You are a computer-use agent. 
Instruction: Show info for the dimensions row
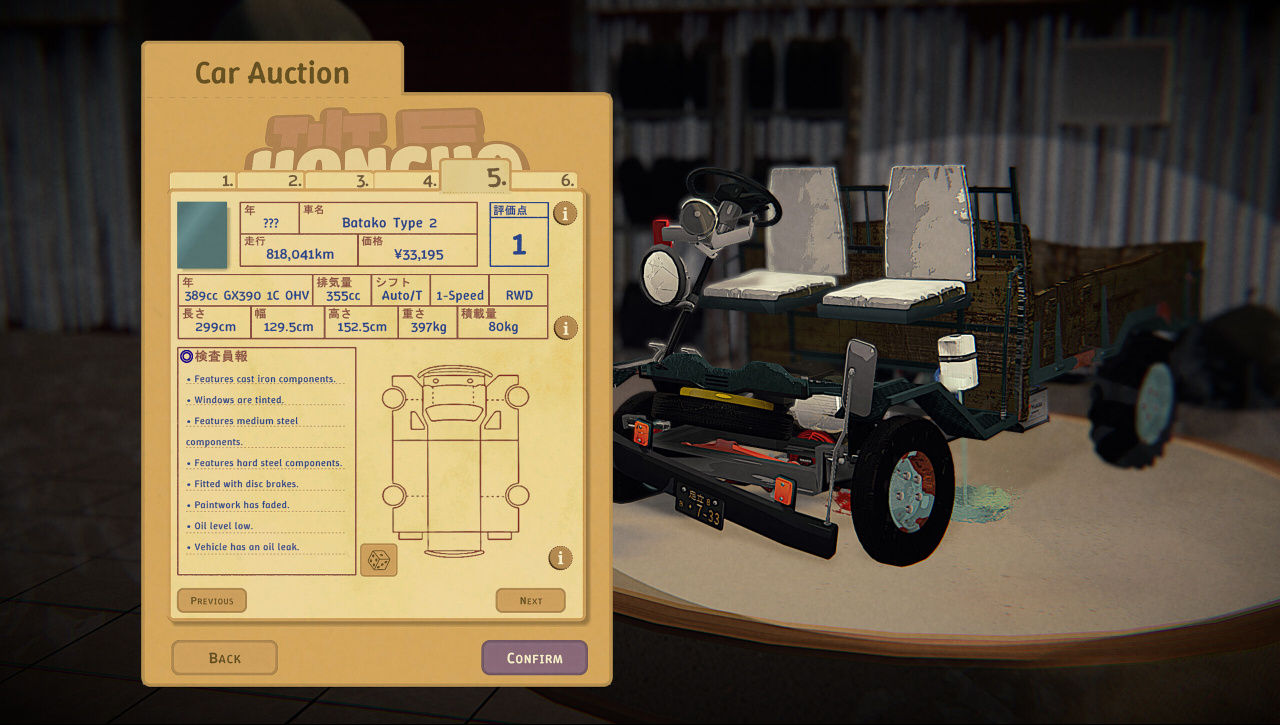point(565,328)
